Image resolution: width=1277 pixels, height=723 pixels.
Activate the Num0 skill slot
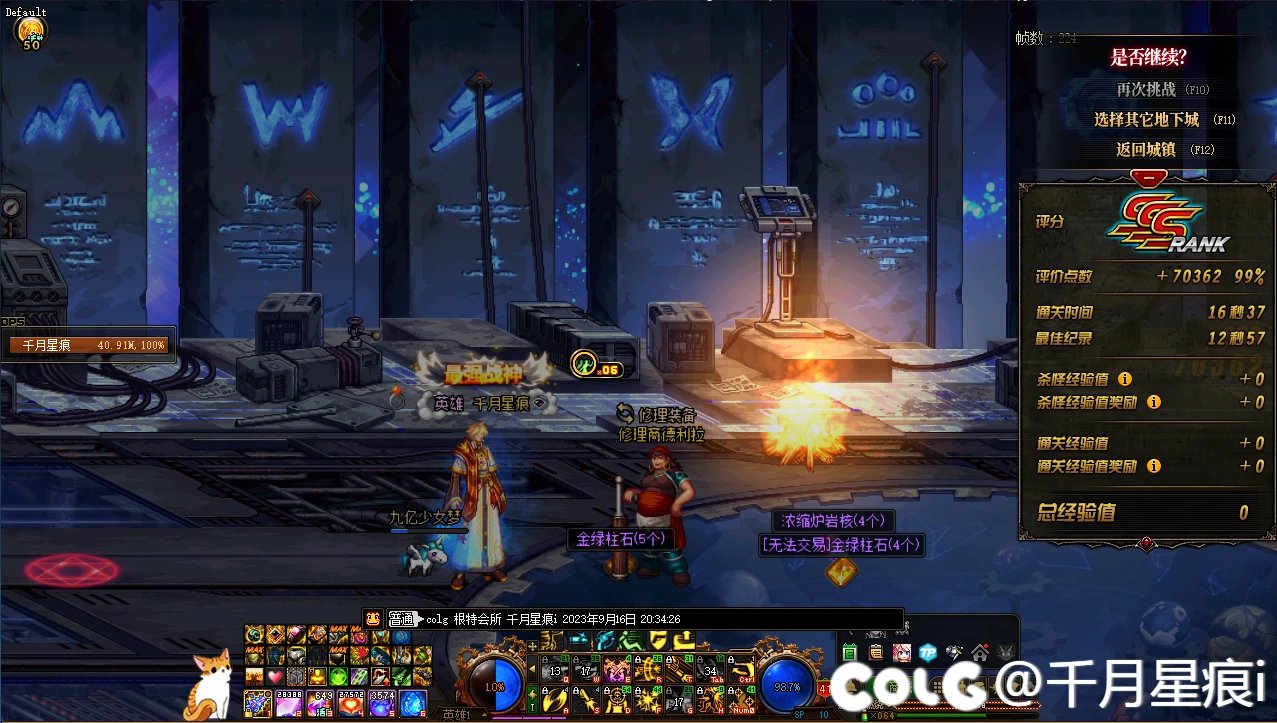[739, 701]
